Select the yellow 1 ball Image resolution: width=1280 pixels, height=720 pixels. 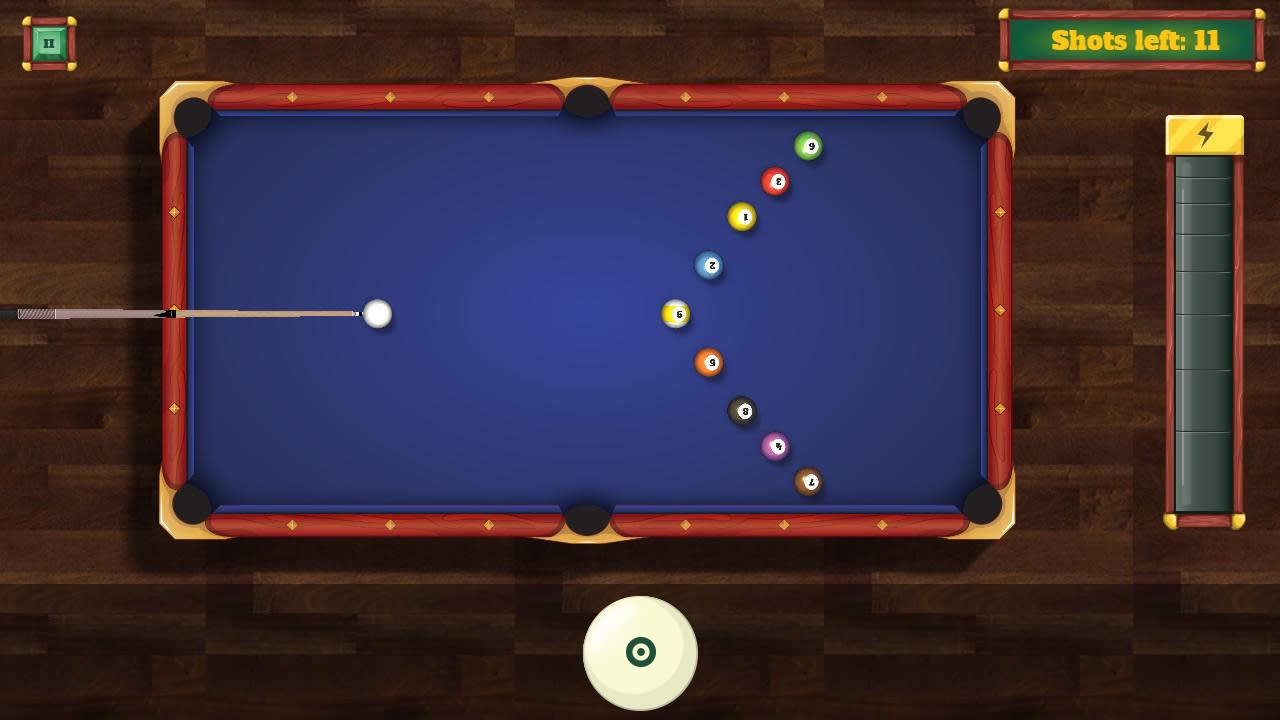(743, 215)
